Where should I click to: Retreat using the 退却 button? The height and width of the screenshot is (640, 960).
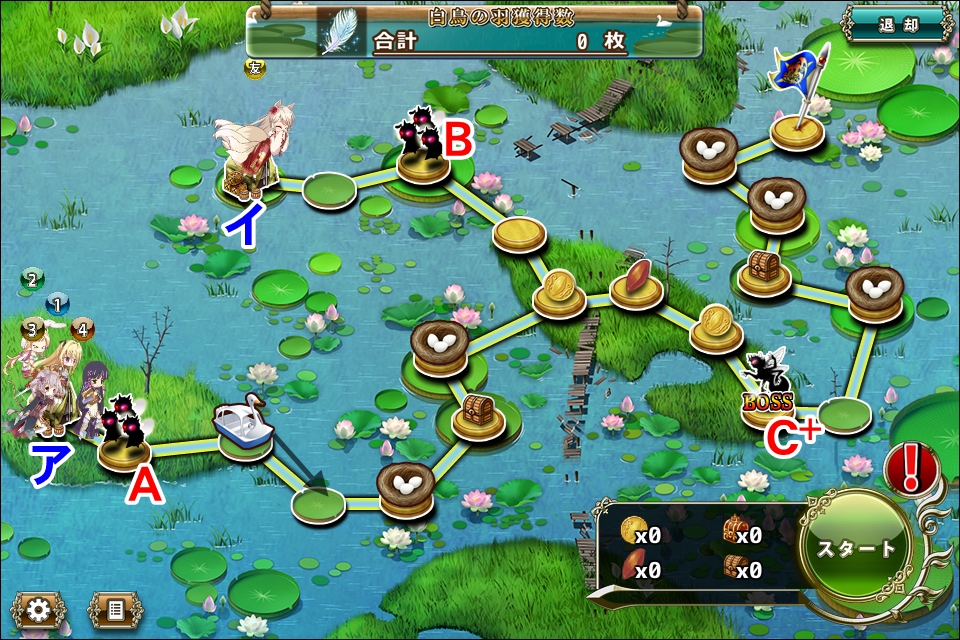coord(896,25)
